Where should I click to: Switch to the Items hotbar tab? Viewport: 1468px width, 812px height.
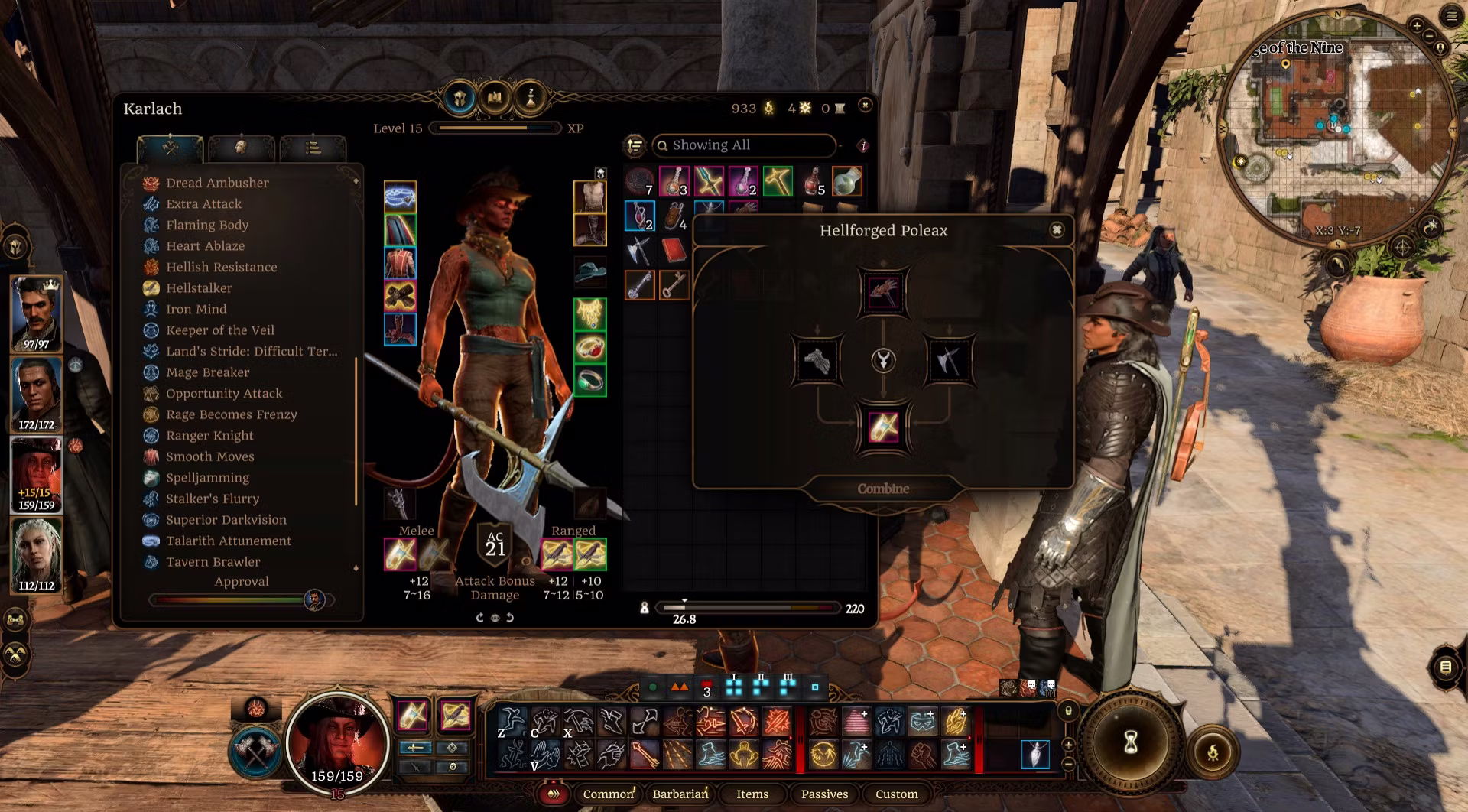click(x=752, y=794)
